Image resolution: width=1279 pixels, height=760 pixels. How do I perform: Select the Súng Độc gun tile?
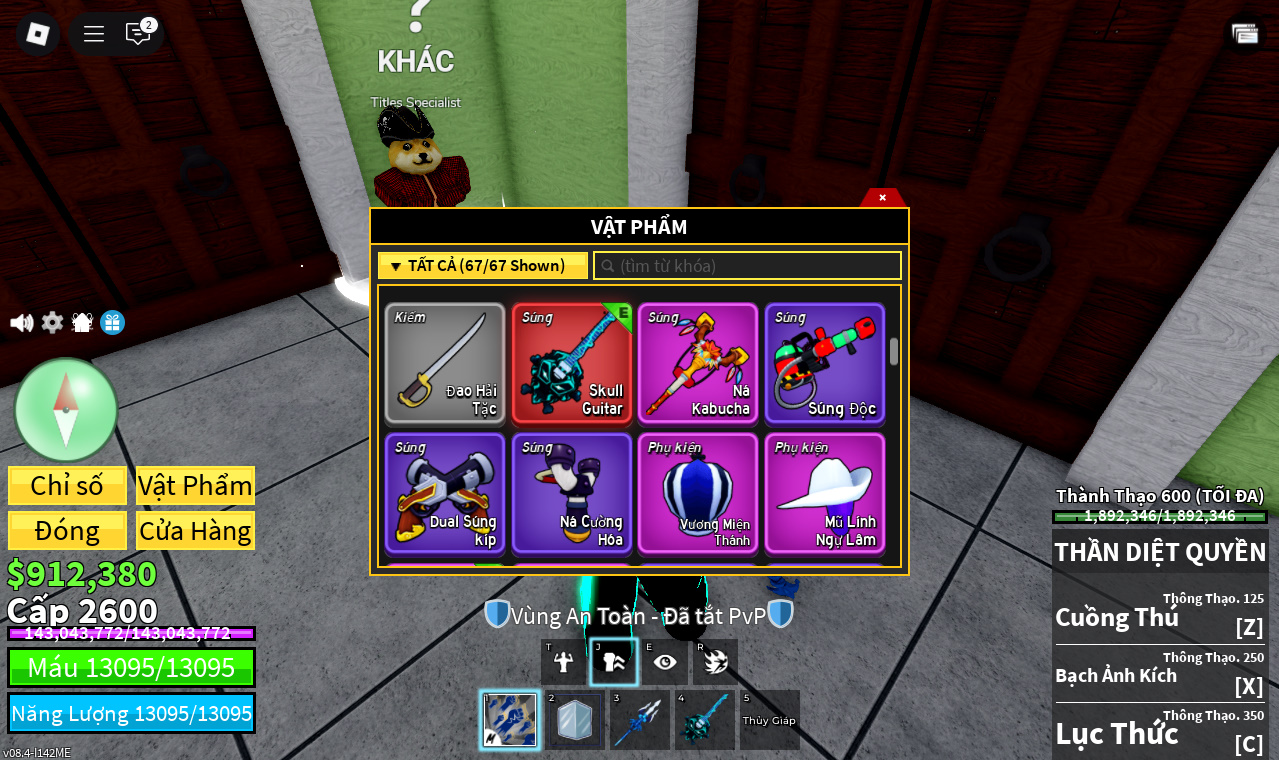(x=825, y=364)
